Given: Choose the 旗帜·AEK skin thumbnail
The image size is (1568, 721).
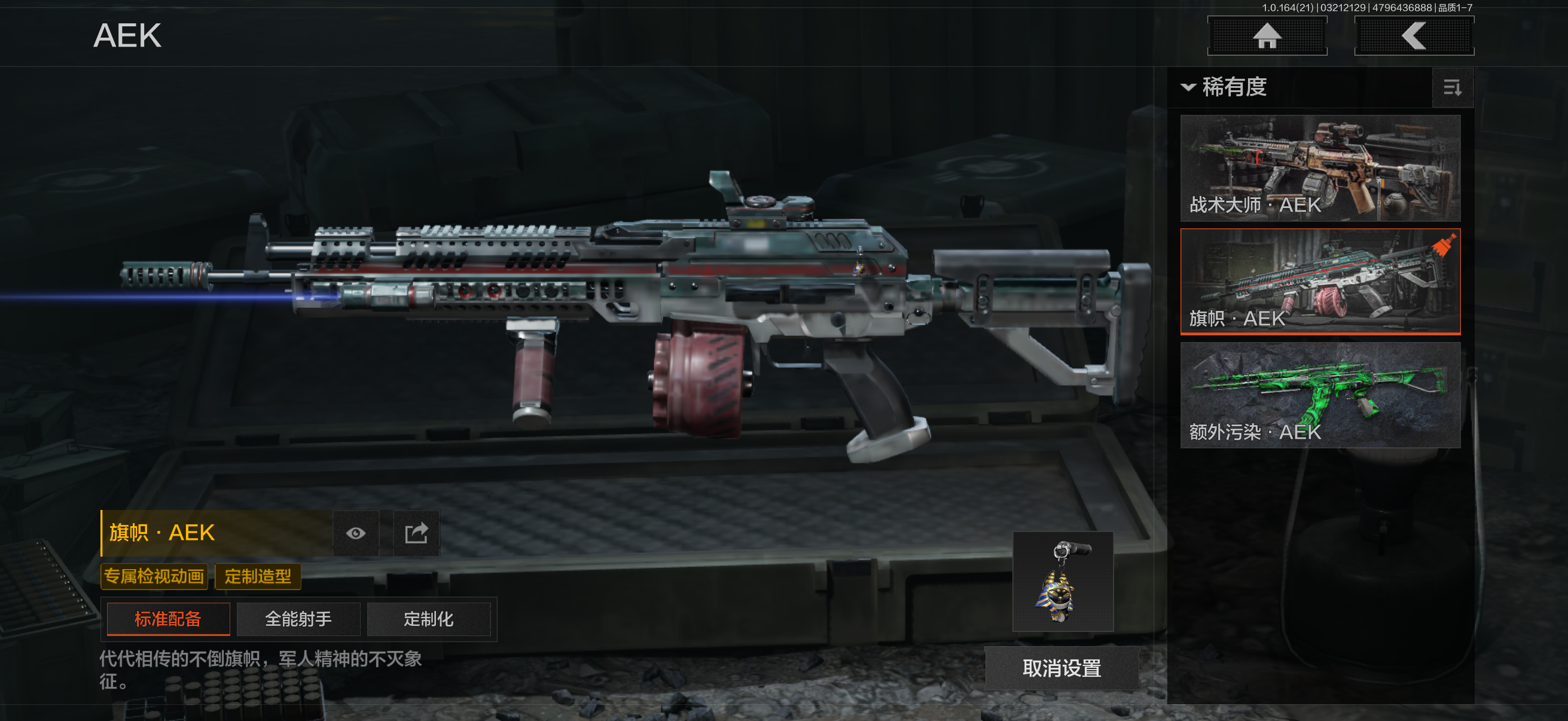Looking at the screenshot, I should point(1320,281).
